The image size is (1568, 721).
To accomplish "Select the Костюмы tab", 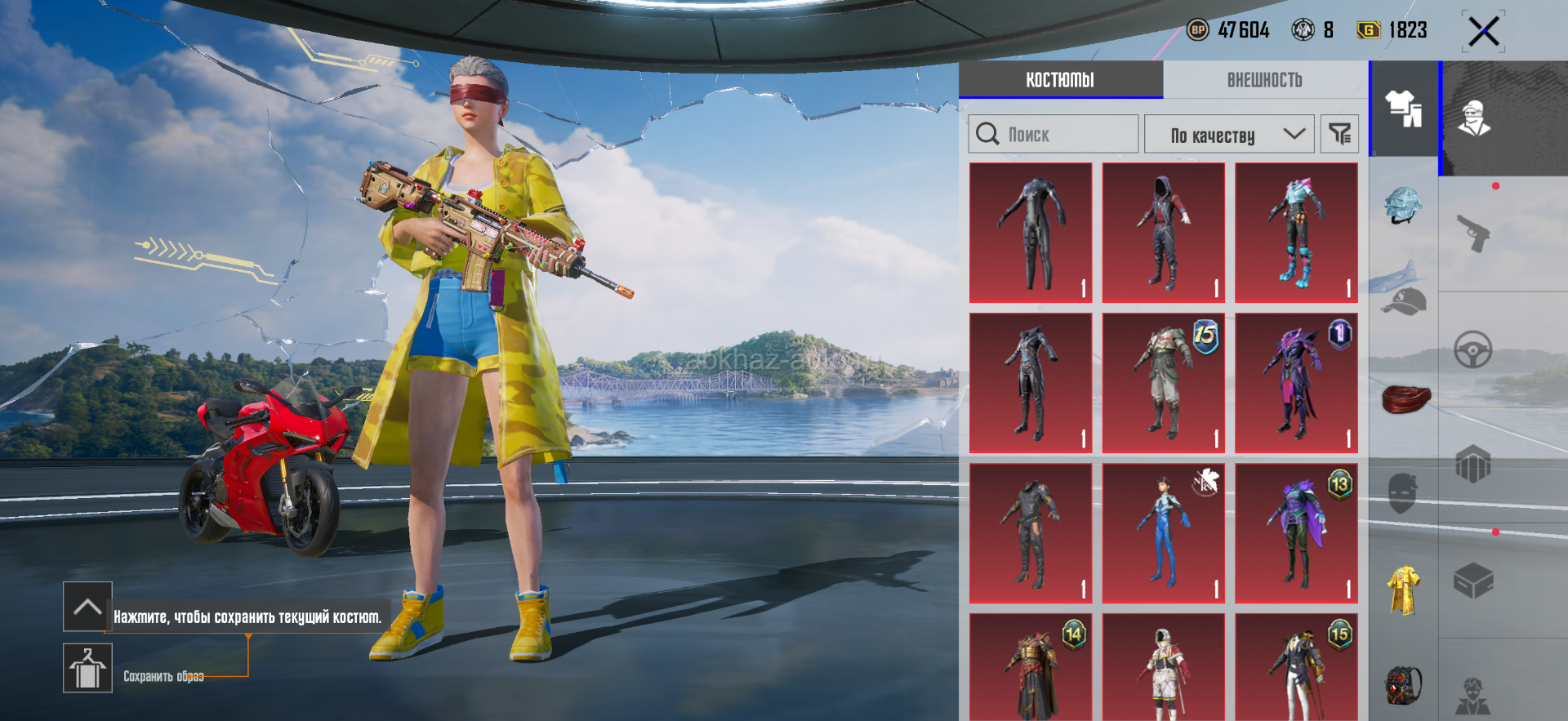I will pyautogui.click(x=1060, y=80).
